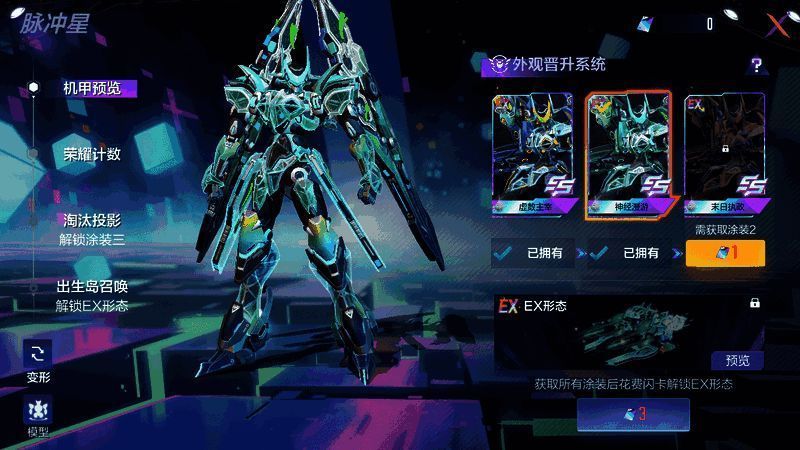
Task: Buy the skin with the orange 1-card button
Action: point(725,253)
